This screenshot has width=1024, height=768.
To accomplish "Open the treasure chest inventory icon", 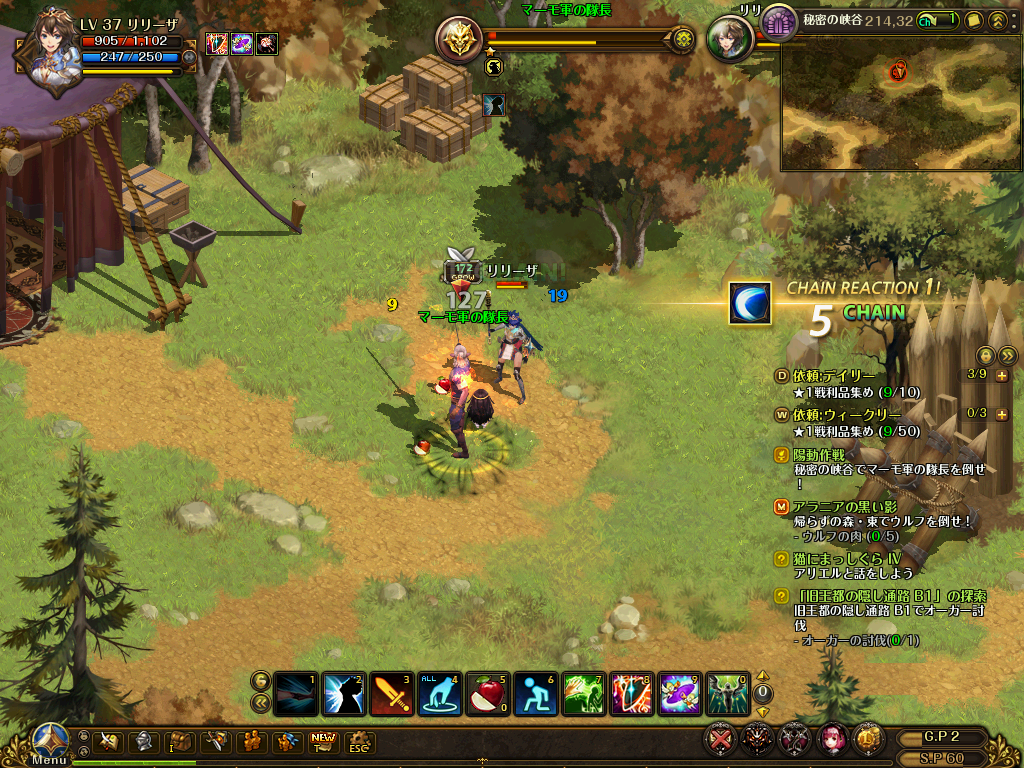I will point(179,741).
